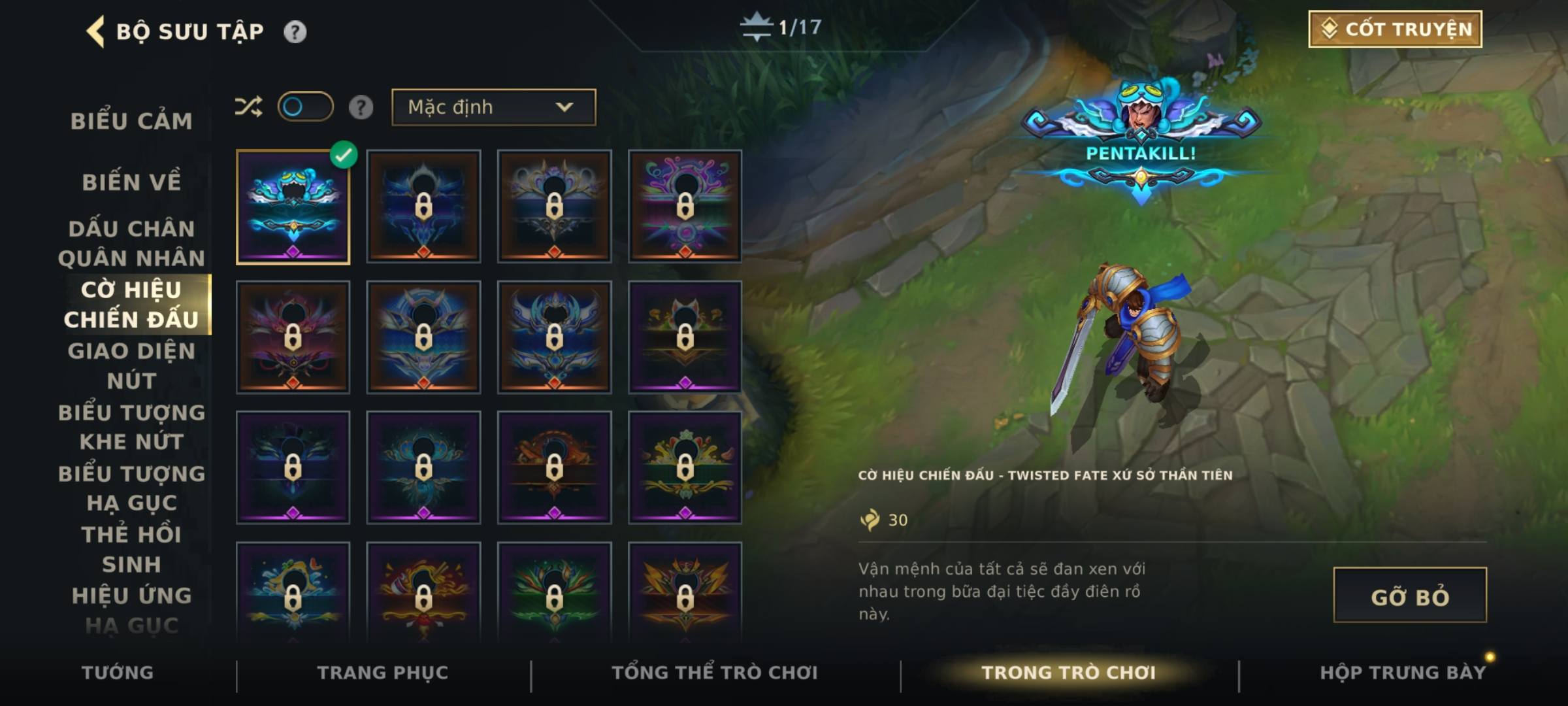Show help for the shuffle toggle

(361, 107)
